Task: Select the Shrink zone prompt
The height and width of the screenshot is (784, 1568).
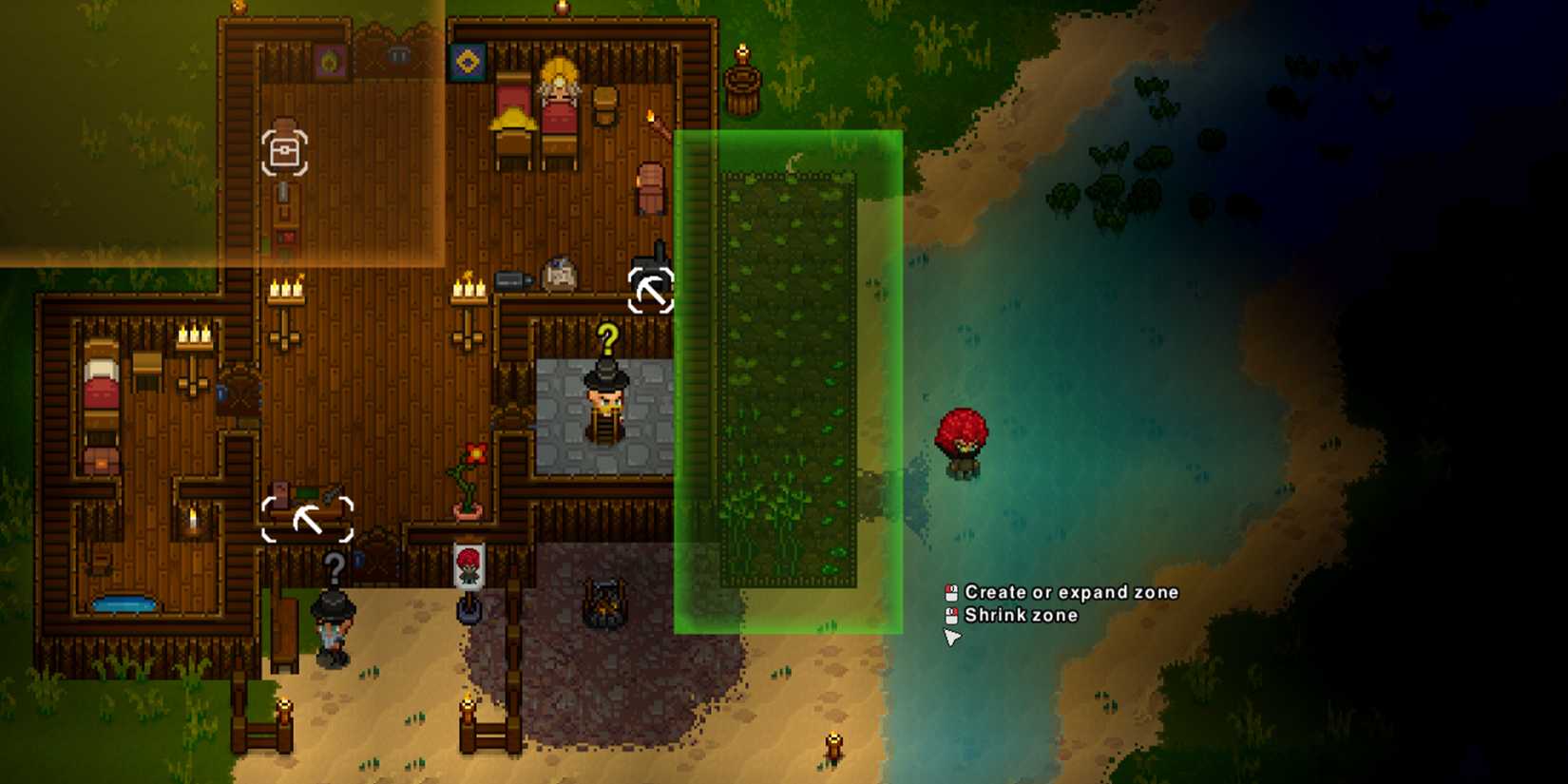Action: (1022, 616)
